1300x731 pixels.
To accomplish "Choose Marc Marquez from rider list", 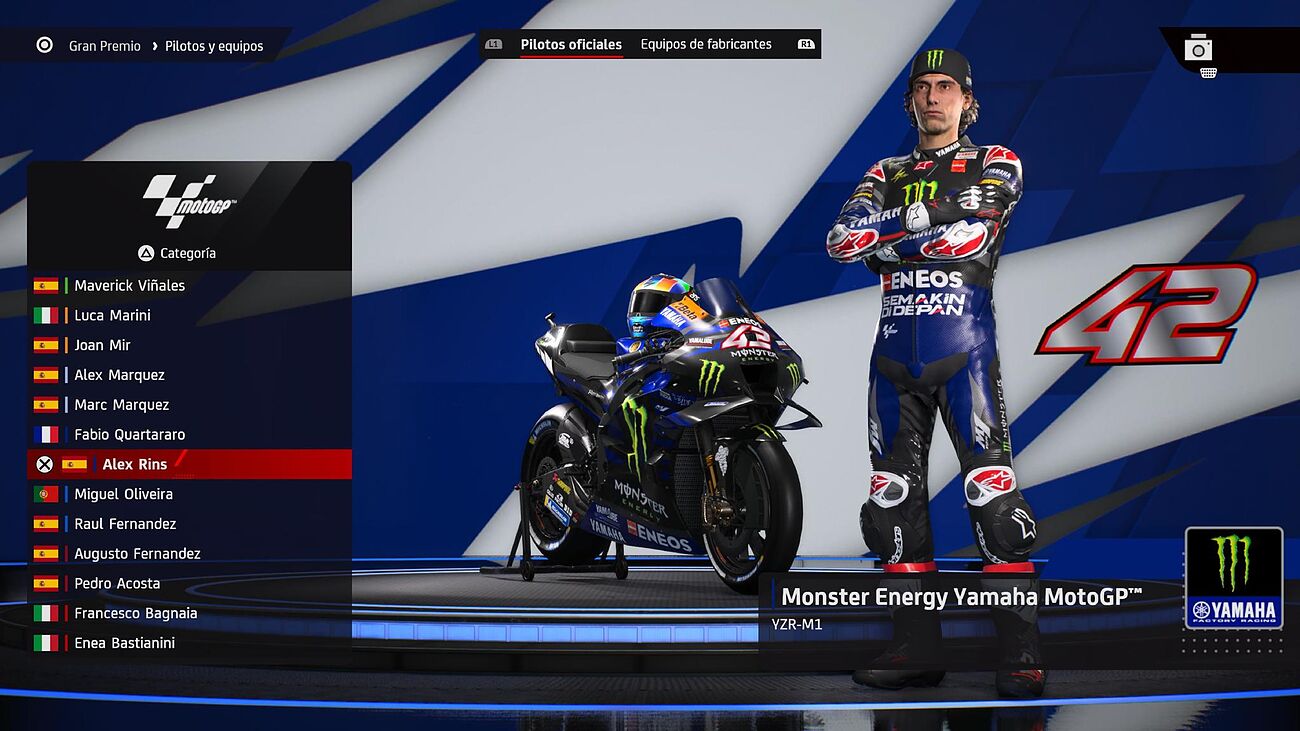I will (121, 405).
